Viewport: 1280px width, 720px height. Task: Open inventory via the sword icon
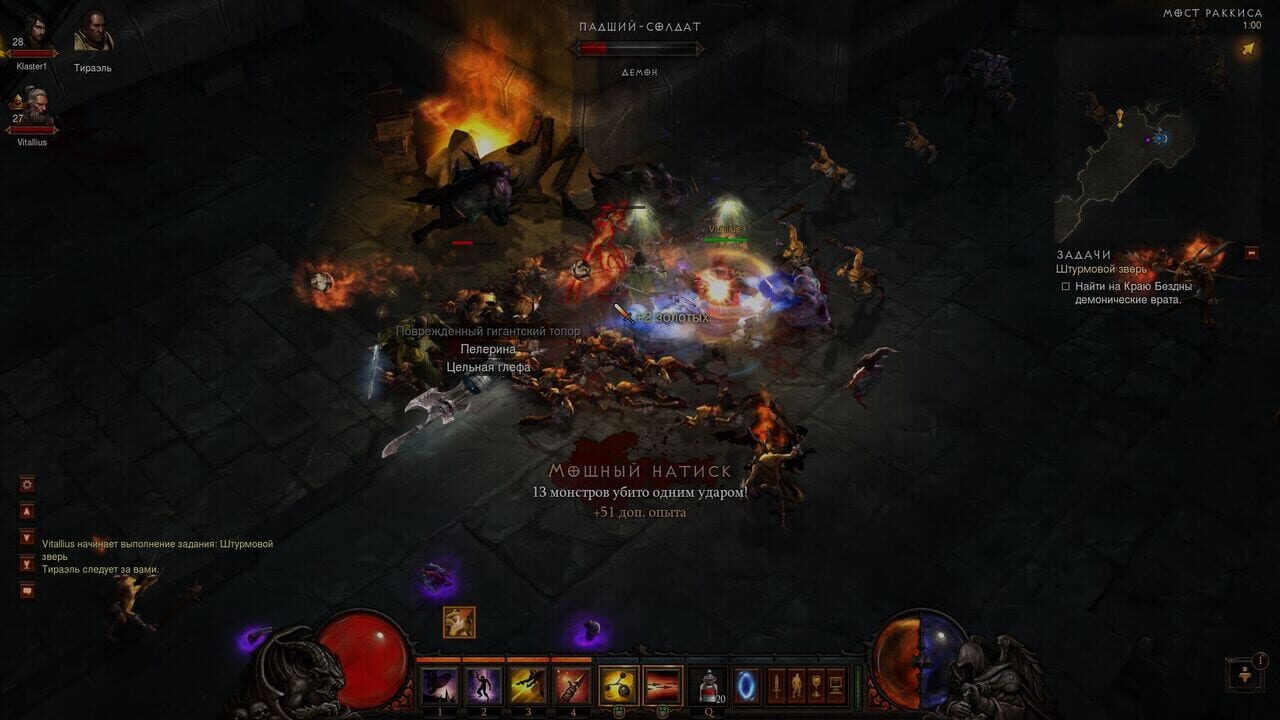coord(777,685)
